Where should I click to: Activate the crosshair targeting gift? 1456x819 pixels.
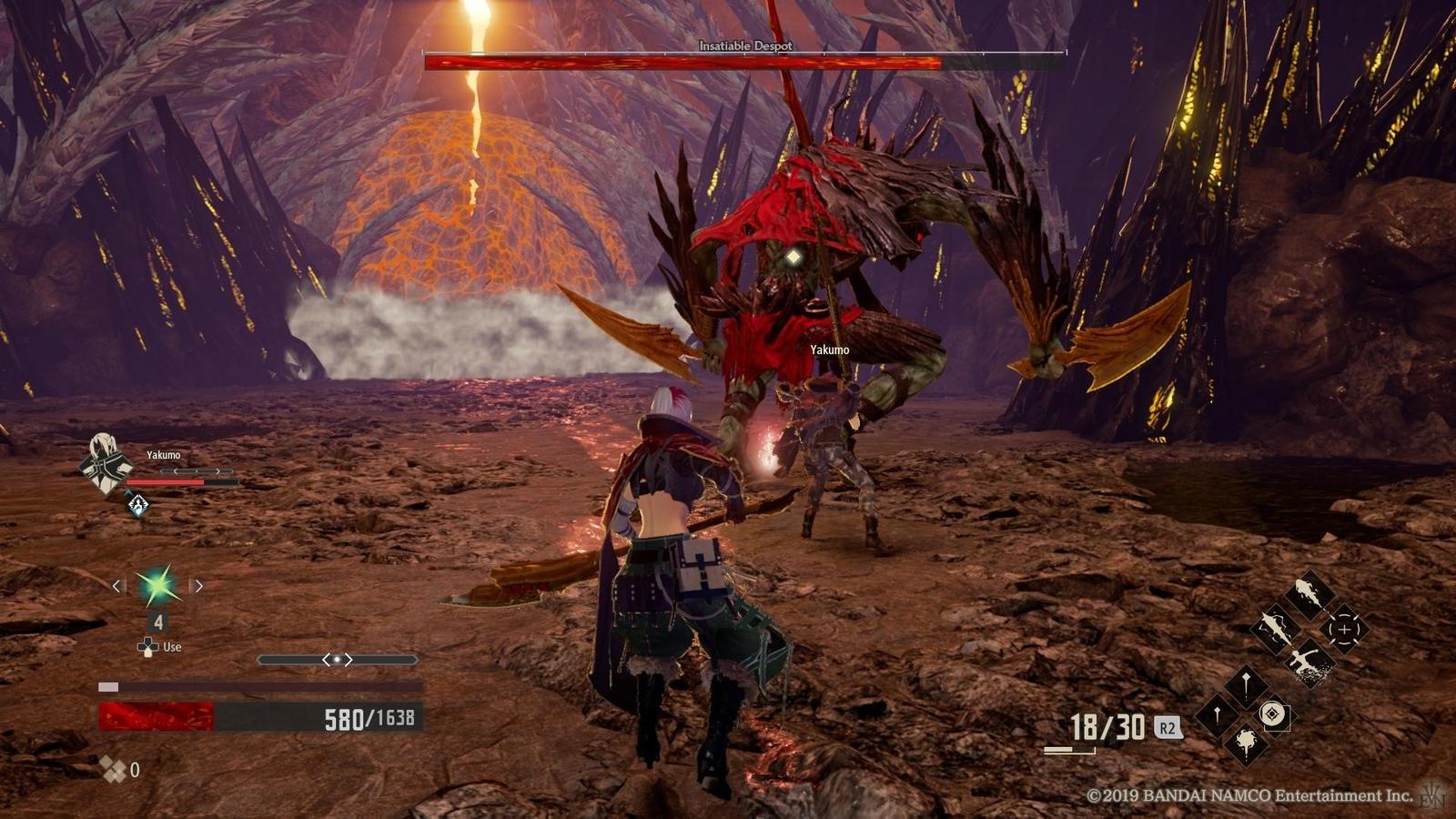(x=1344, y=630)
